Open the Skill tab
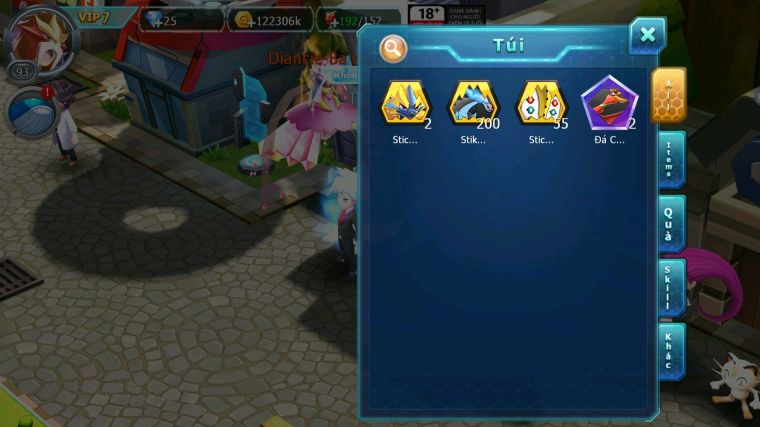The image size is (760, 427). pyautogui.click(x=669, y=287)
